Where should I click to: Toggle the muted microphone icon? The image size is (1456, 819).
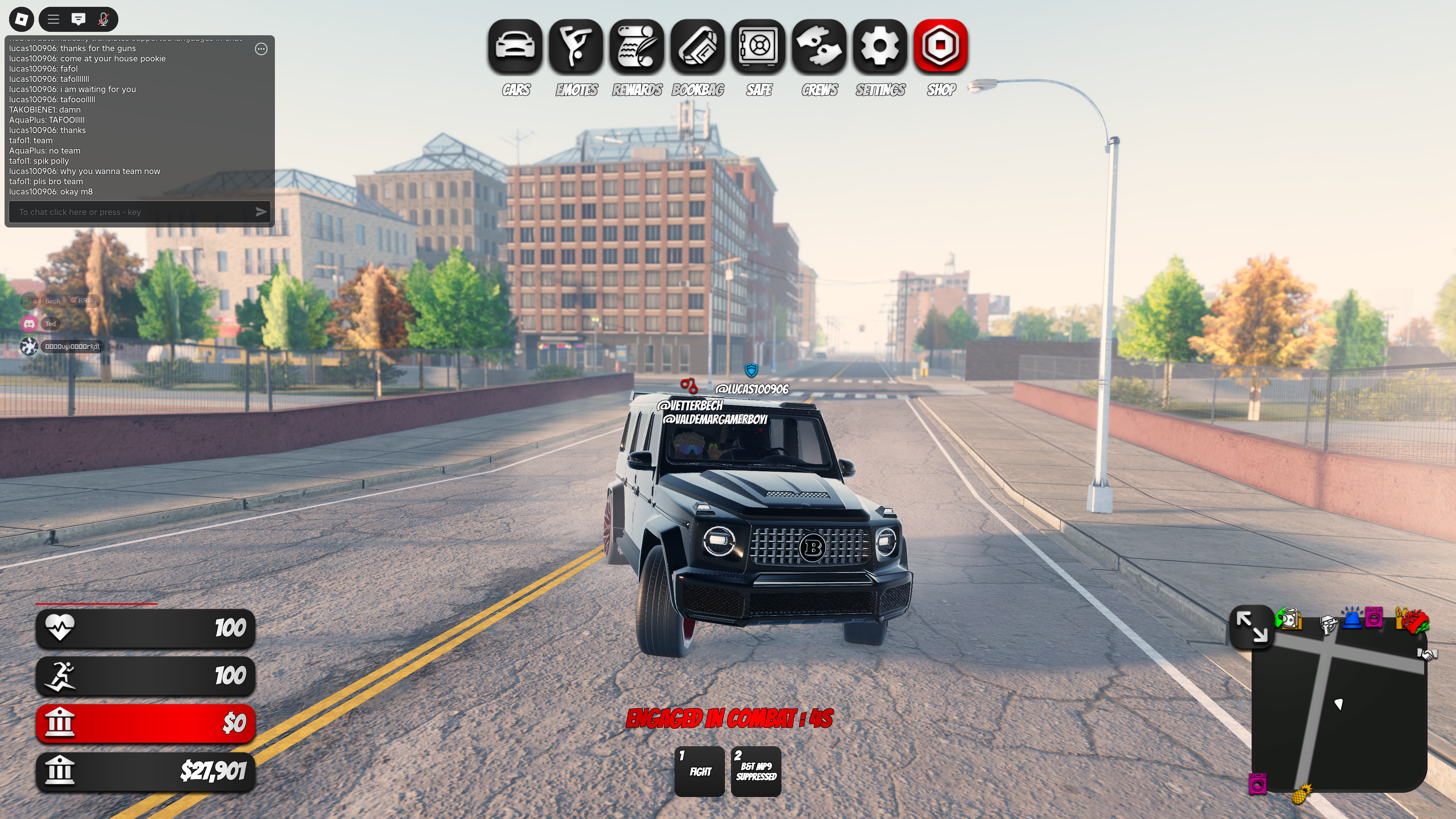(x=104, y=19)
